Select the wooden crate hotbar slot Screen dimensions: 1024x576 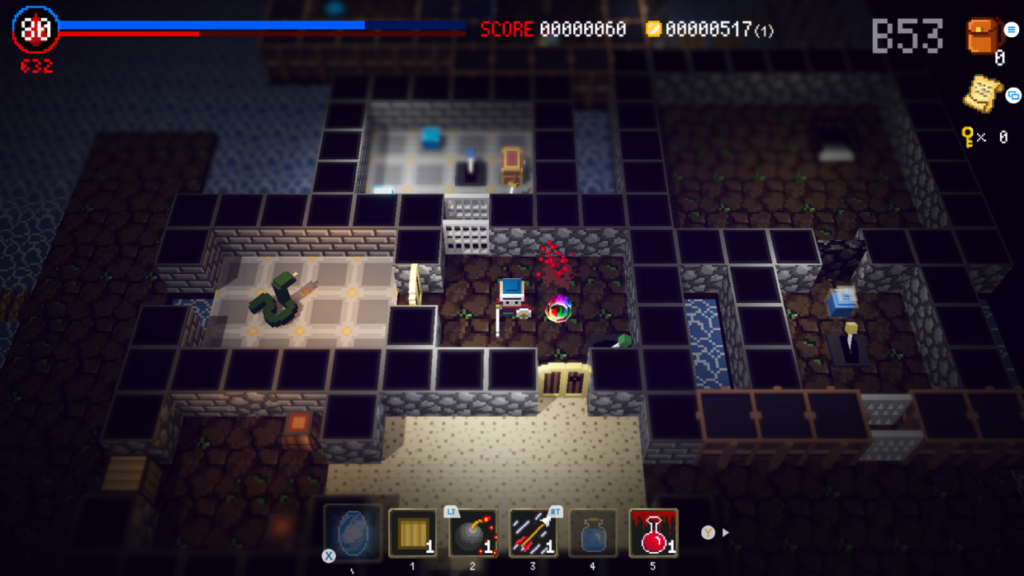point(411,532)
